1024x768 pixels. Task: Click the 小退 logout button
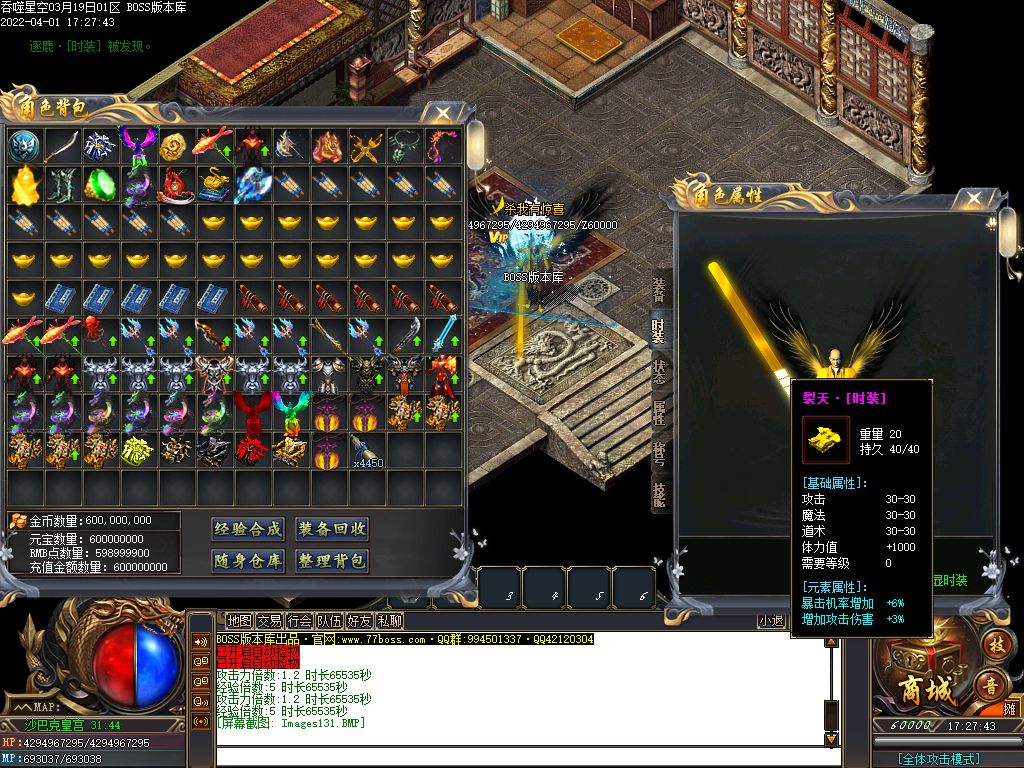(x=770, y=621)
